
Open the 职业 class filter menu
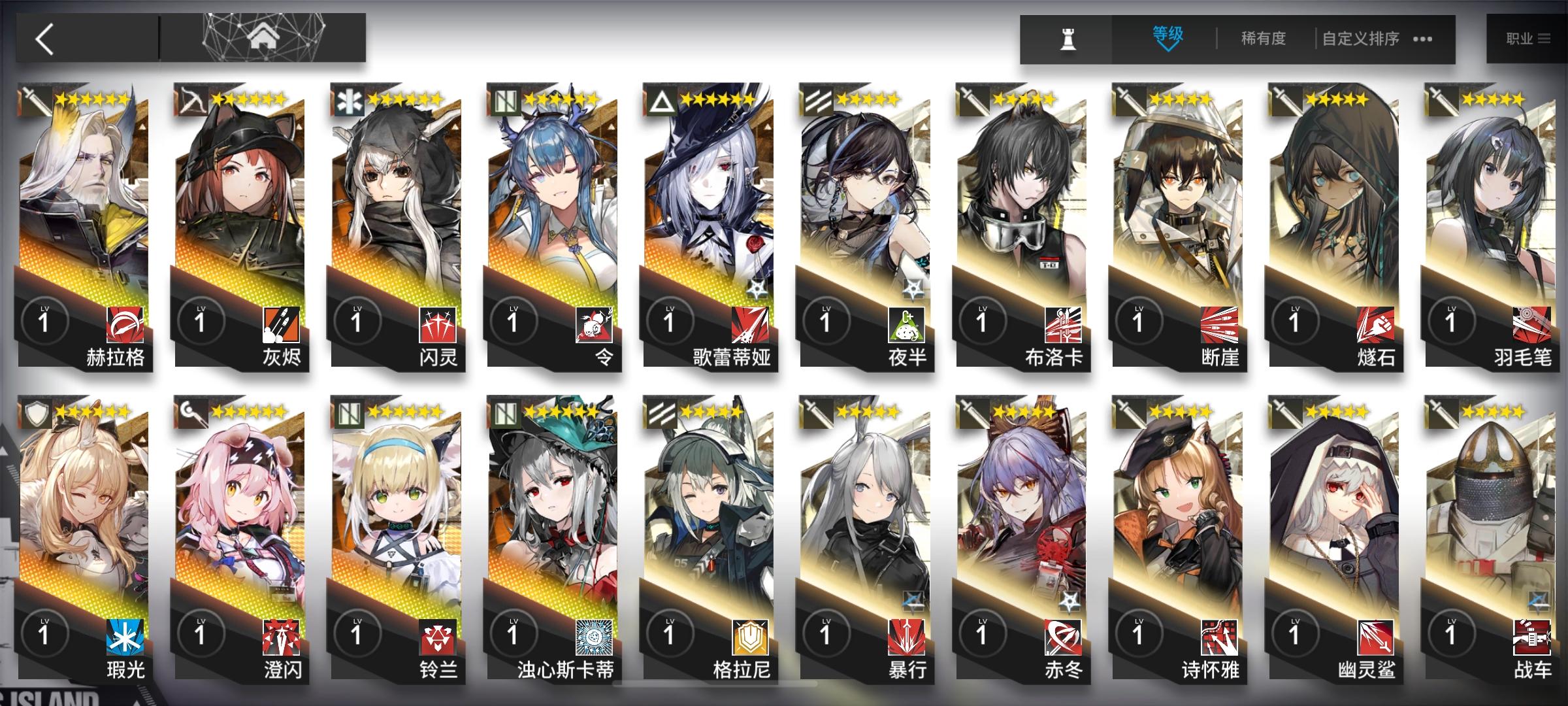click(1527, 37)
